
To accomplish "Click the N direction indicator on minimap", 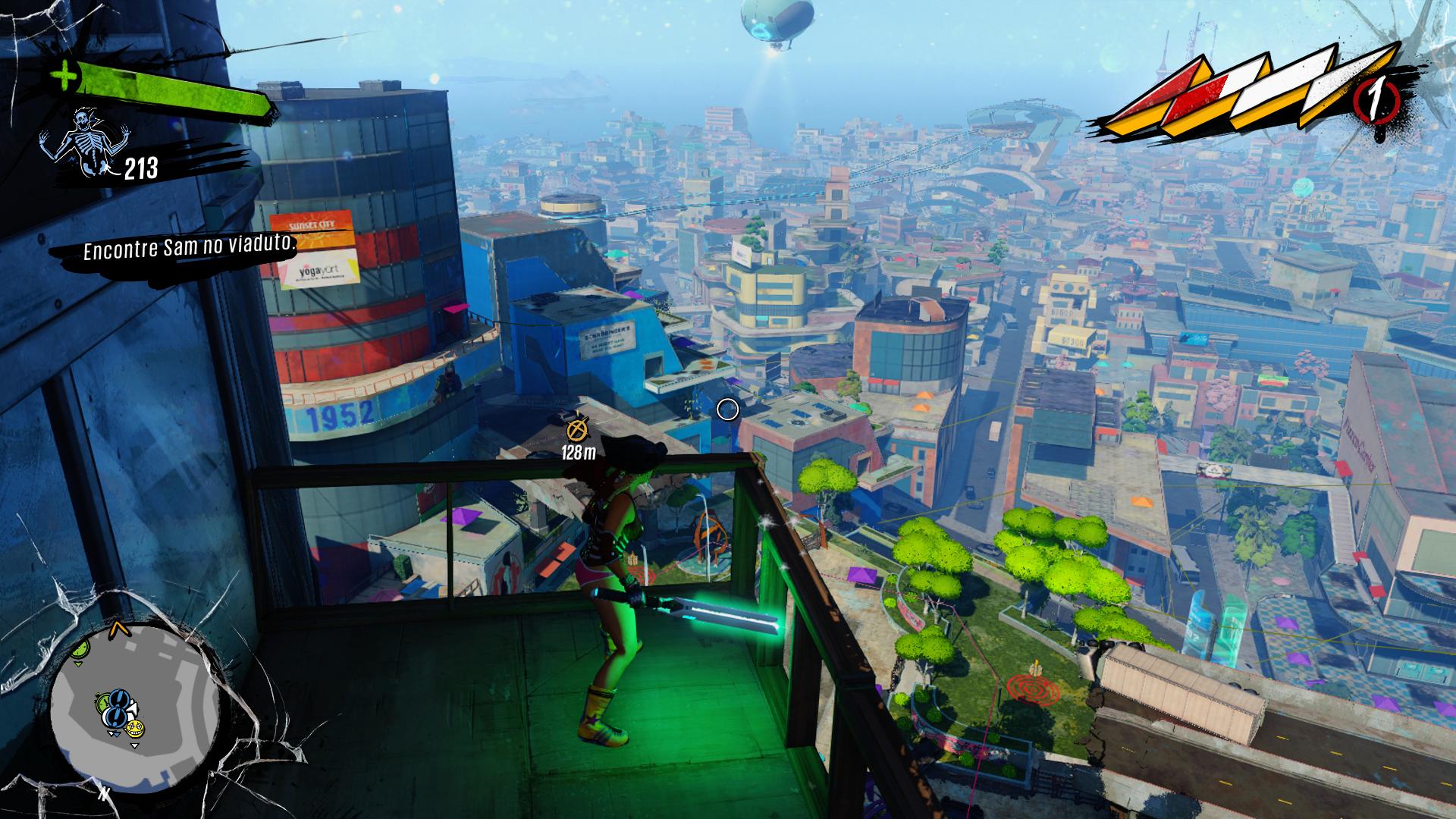I will (103, 792).
